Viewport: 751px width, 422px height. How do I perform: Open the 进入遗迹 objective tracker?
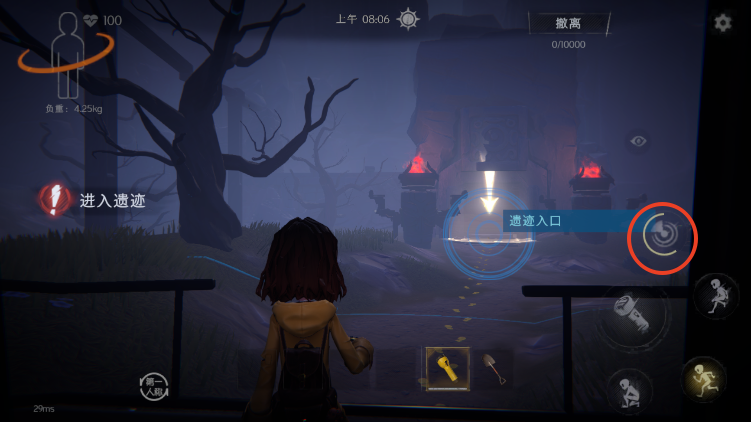(x=93, y=200)
